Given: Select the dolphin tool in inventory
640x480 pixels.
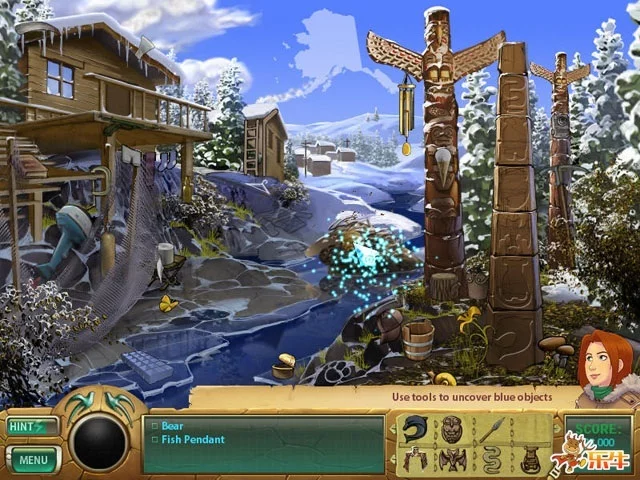Looking at the screenshot, I should tap(417, 430).
